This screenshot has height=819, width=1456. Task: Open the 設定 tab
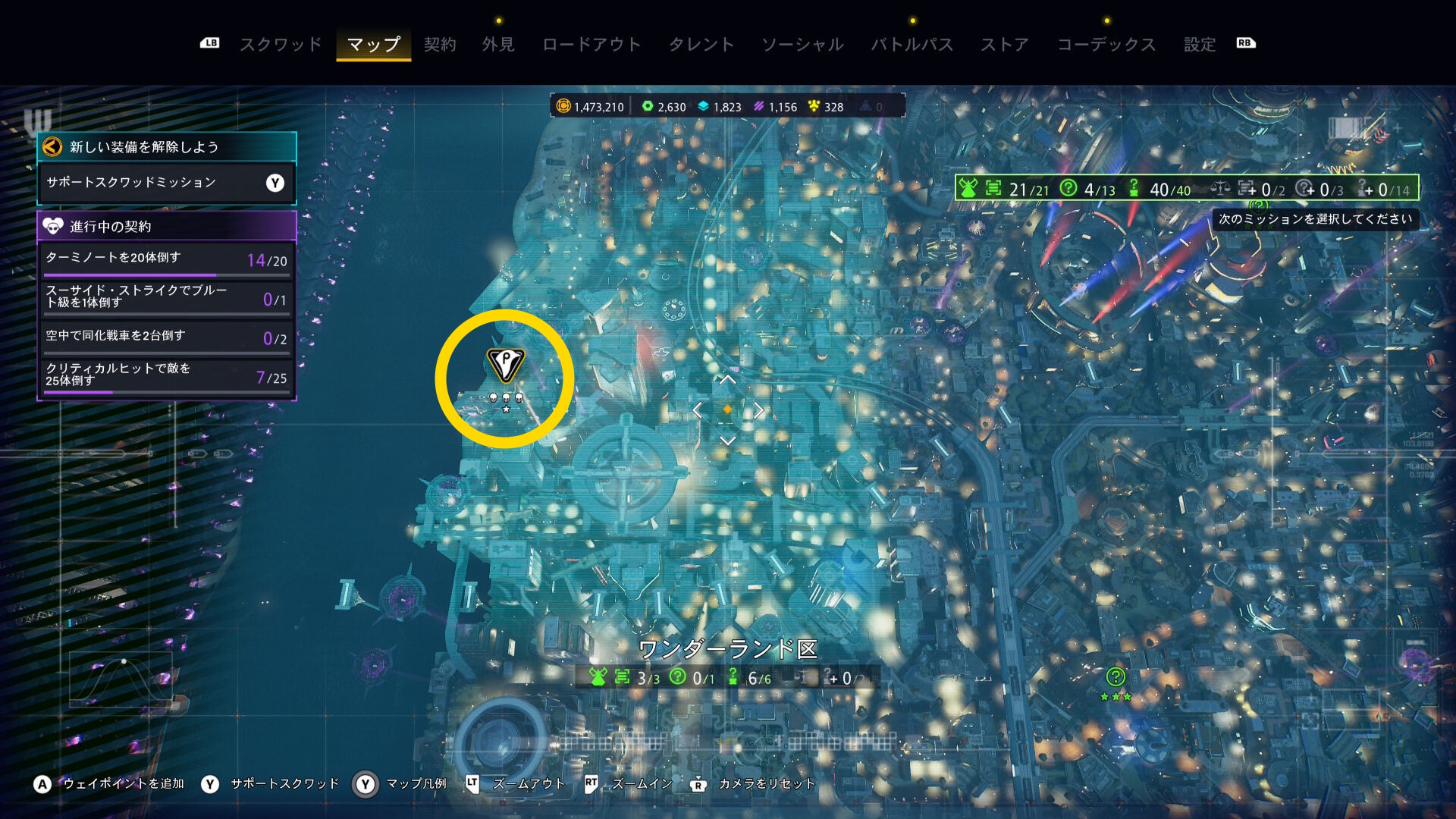[x=1200, y=45]
